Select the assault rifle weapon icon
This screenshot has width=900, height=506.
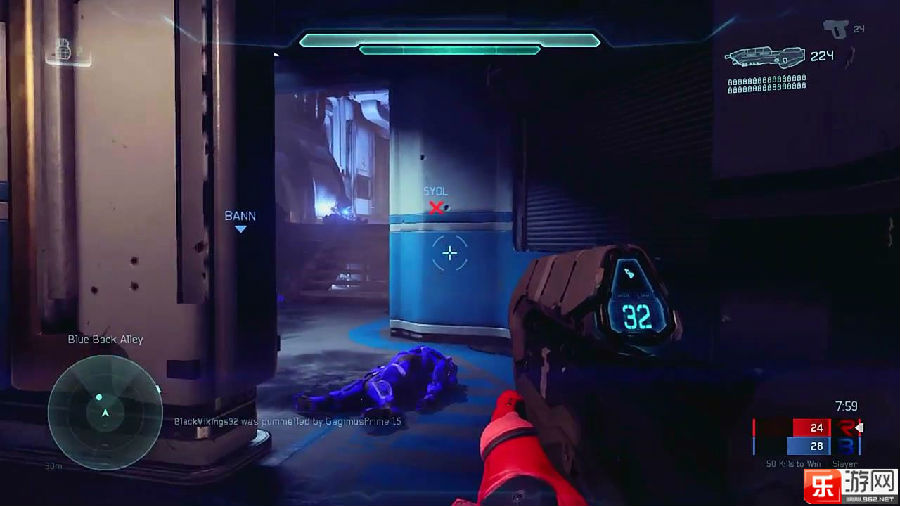[765, 59]
